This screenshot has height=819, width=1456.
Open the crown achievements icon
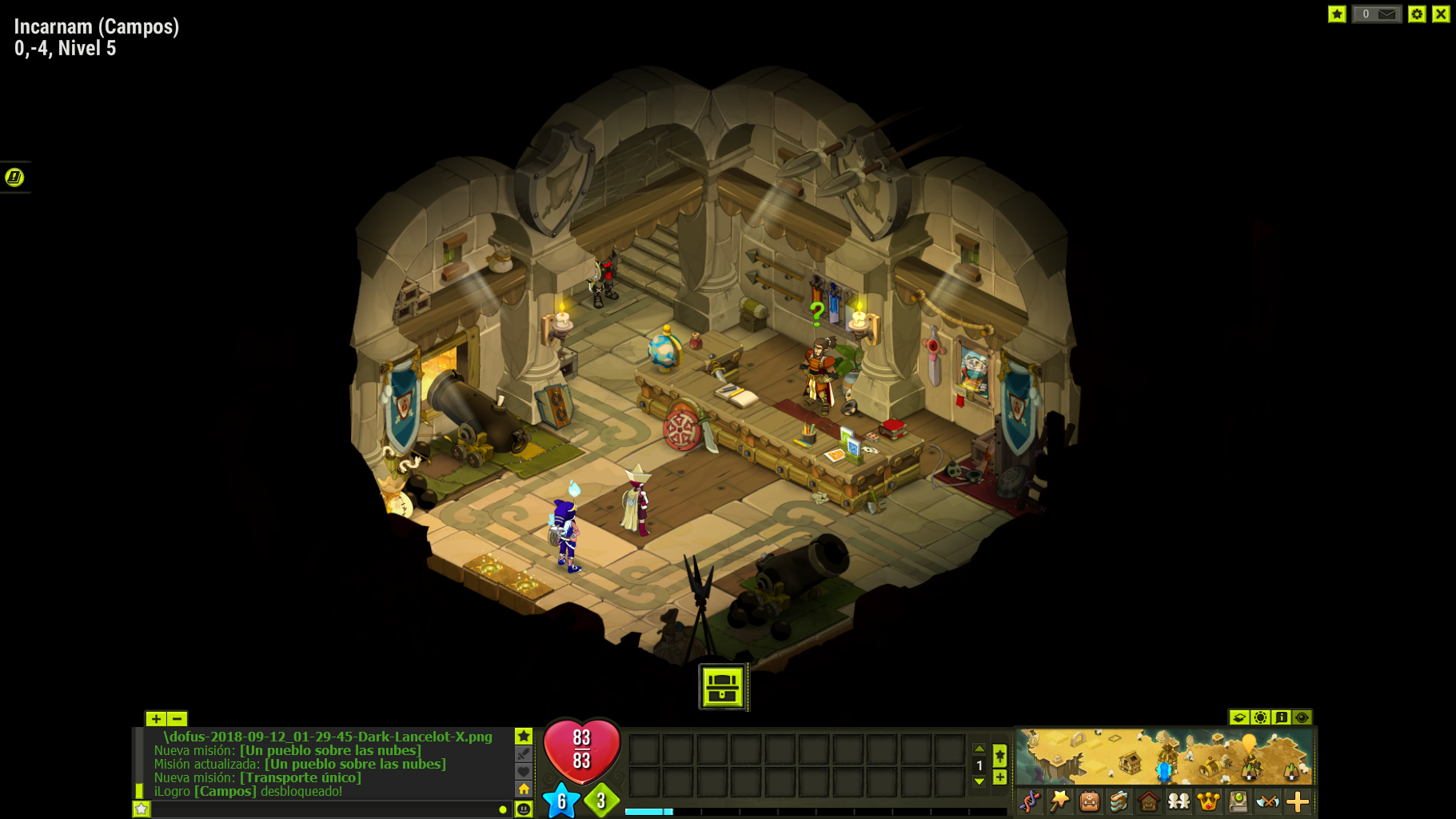click(x=1208, y=801)
